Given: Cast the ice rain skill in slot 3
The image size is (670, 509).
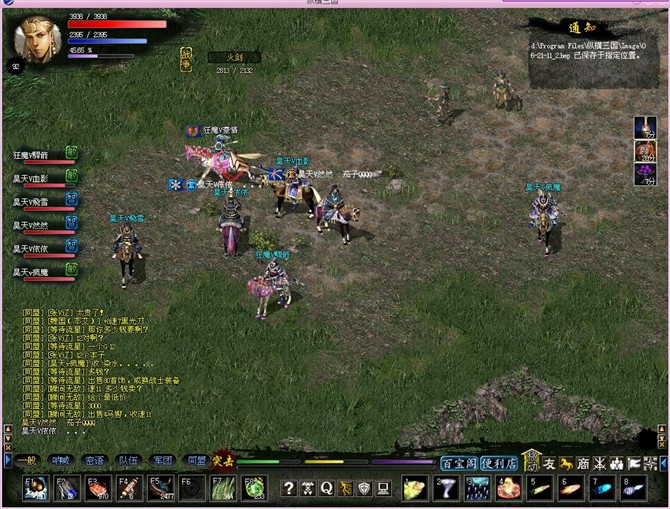Looking at the screenshot, I should point(478,488).
